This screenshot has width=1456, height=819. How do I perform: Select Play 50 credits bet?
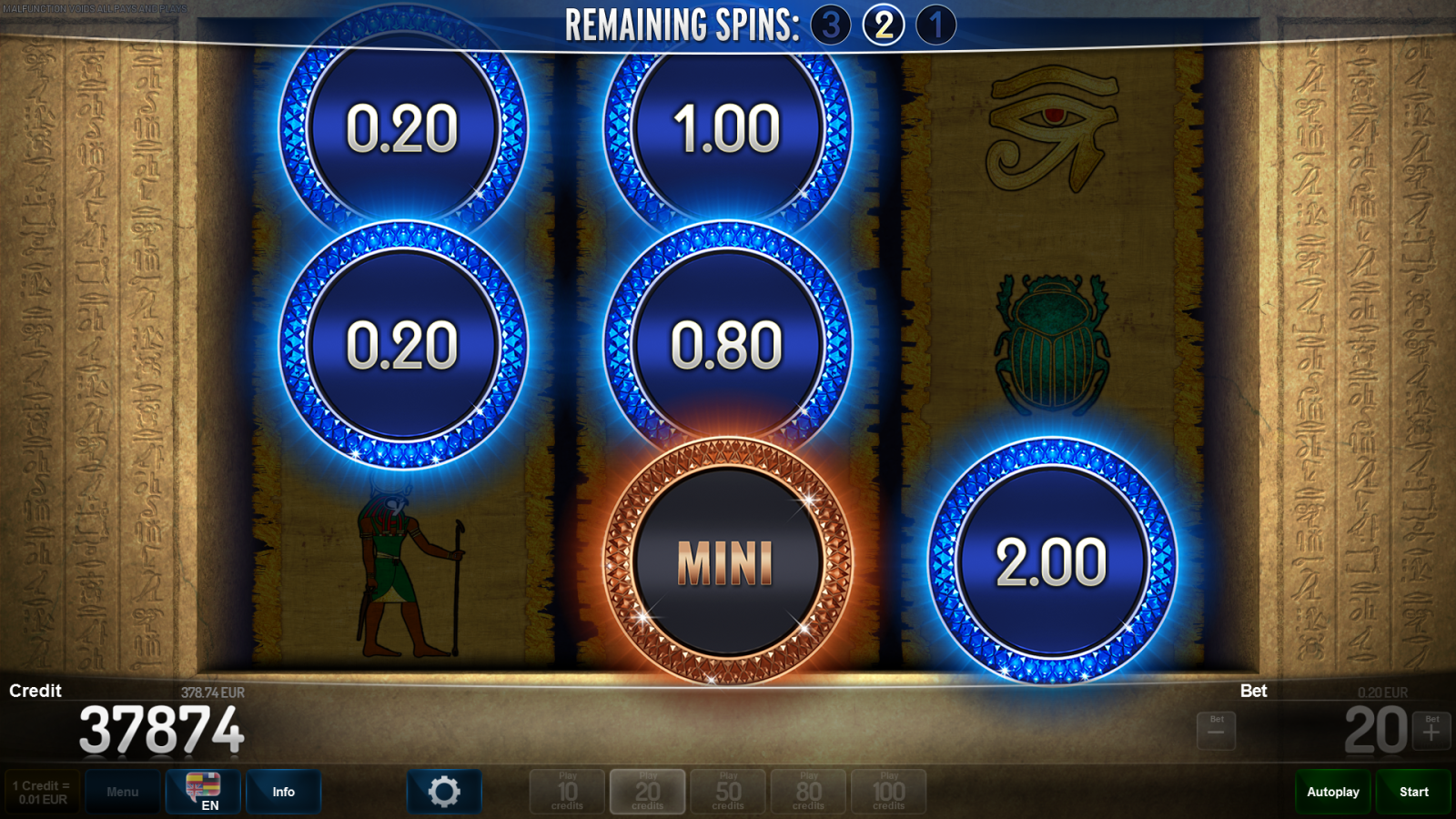point(728,792)
